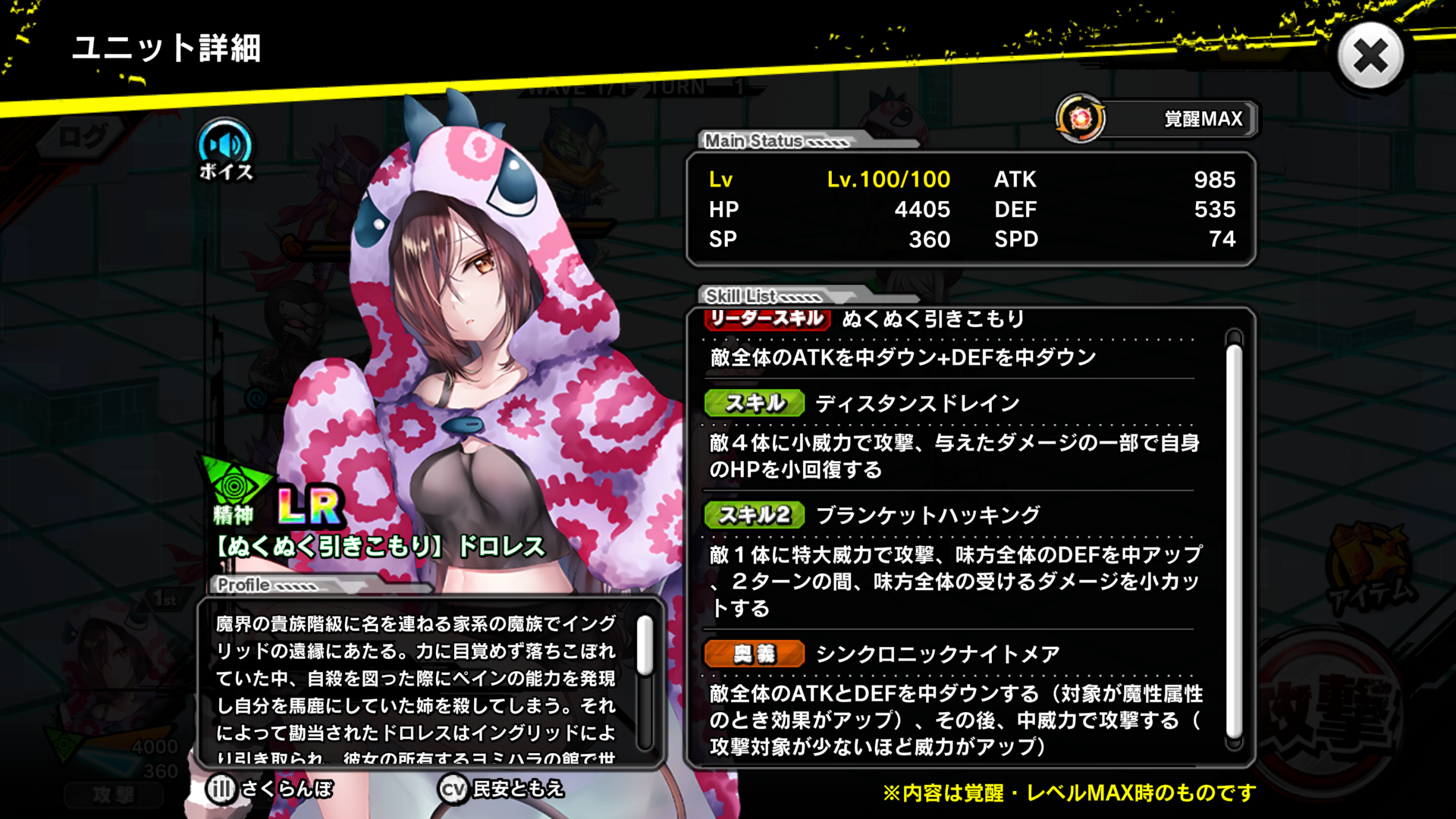Play the character voice sample

tap(225, 149)
